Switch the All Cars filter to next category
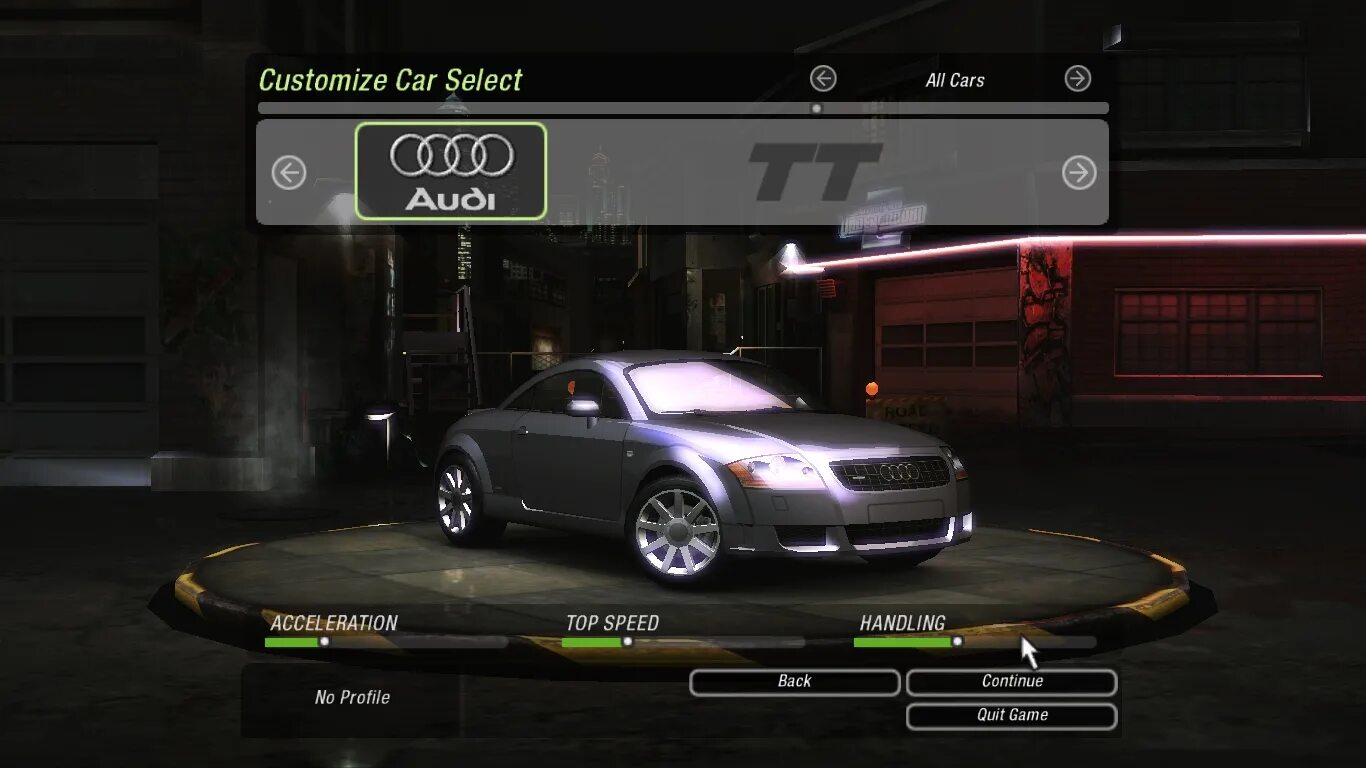 1077,79
